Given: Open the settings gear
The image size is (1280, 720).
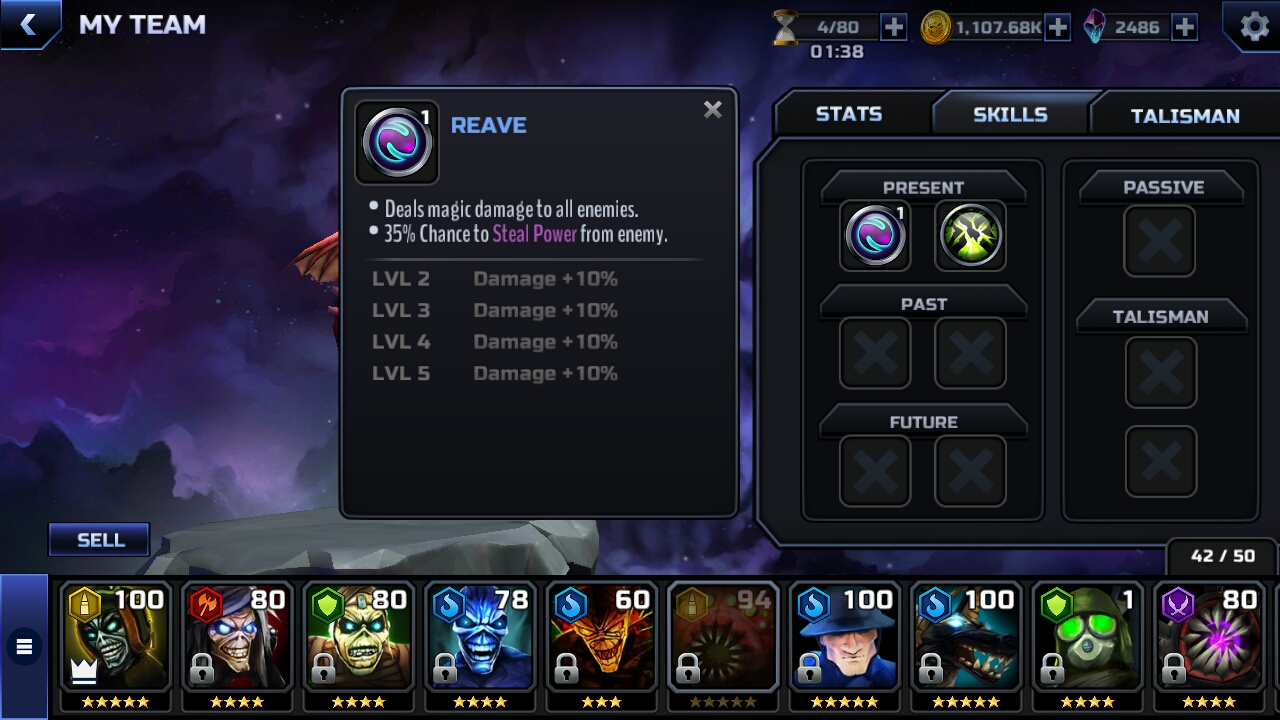Looking at the screenshot, I should coord(1254,27).
